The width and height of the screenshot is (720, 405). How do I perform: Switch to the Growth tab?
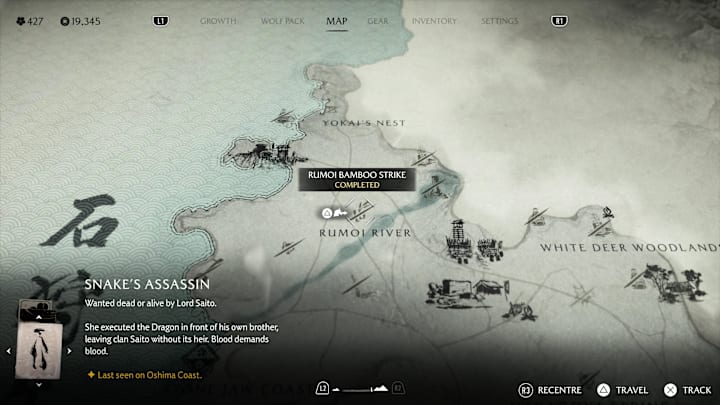tap(218, 20)
